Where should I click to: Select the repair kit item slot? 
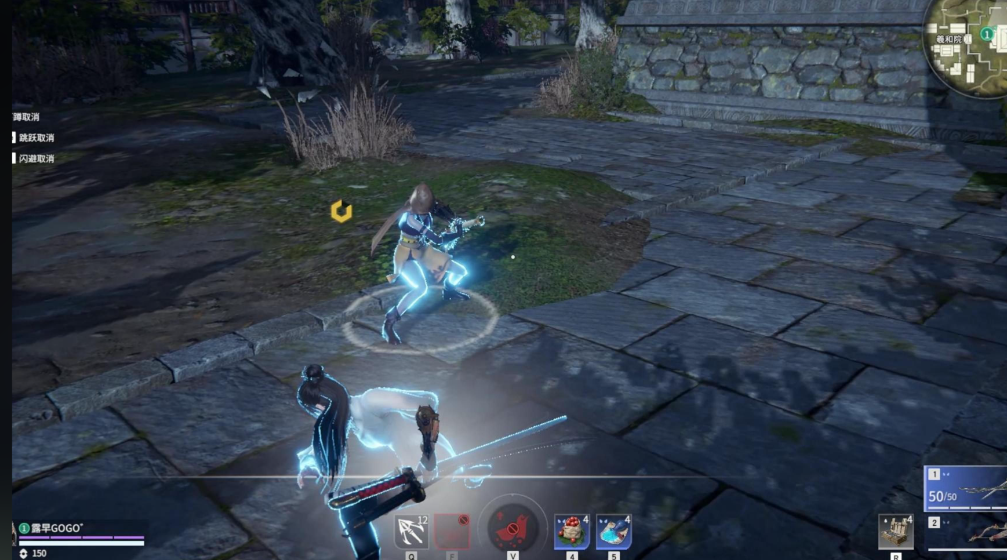[x=896, y=531]
